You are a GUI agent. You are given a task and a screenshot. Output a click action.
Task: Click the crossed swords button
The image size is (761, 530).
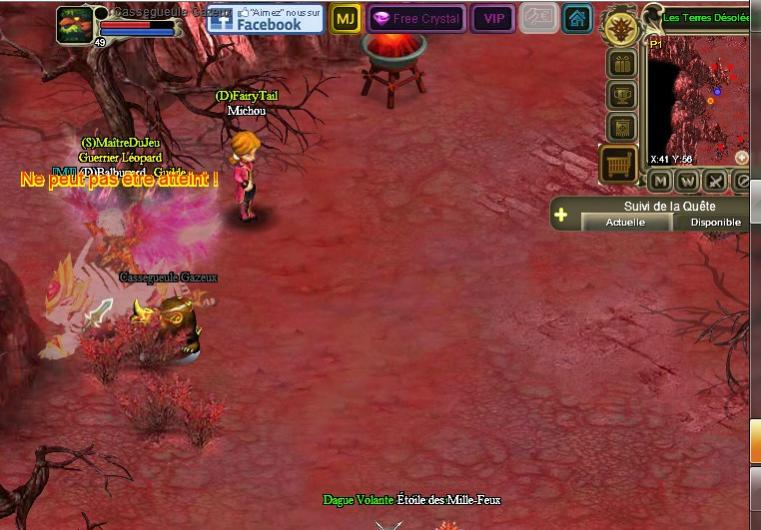pos(715,181)
